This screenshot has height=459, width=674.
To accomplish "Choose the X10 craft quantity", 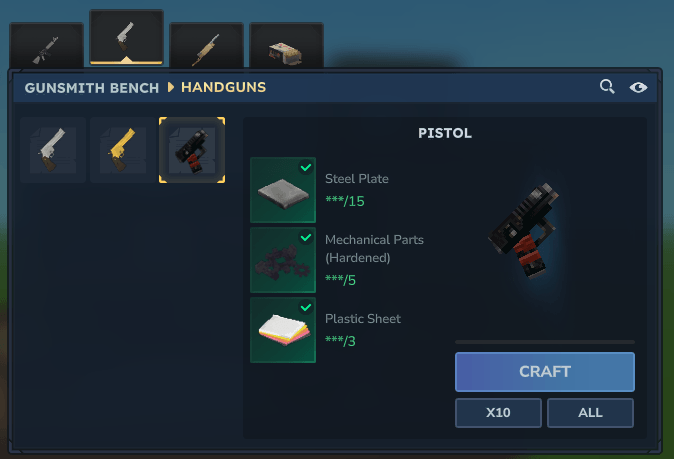I will pos(498,412).
